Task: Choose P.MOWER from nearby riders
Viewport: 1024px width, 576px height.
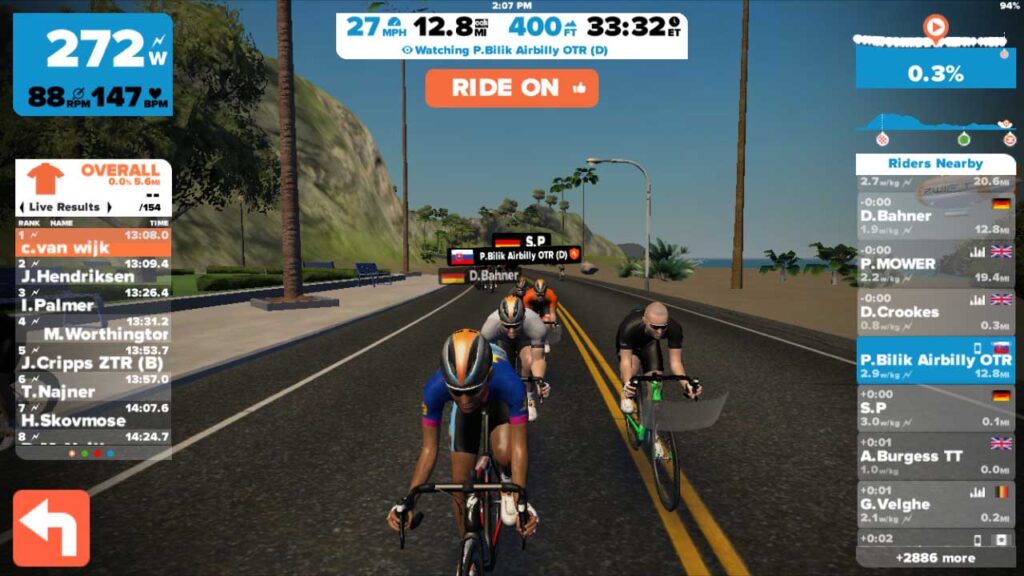Action: click(935, 258)
